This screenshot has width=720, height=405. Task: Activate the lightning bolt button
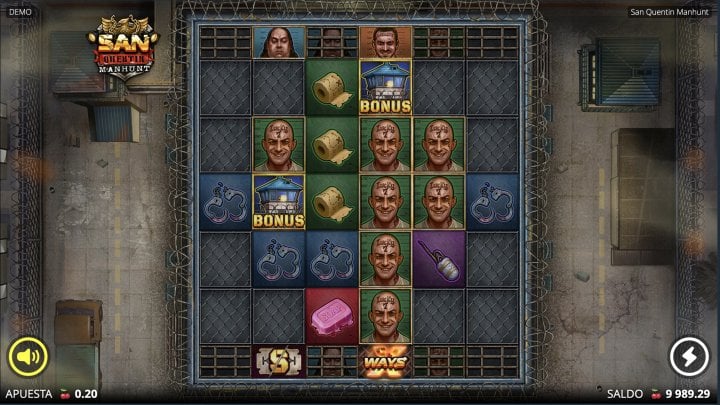coord(687,356)
